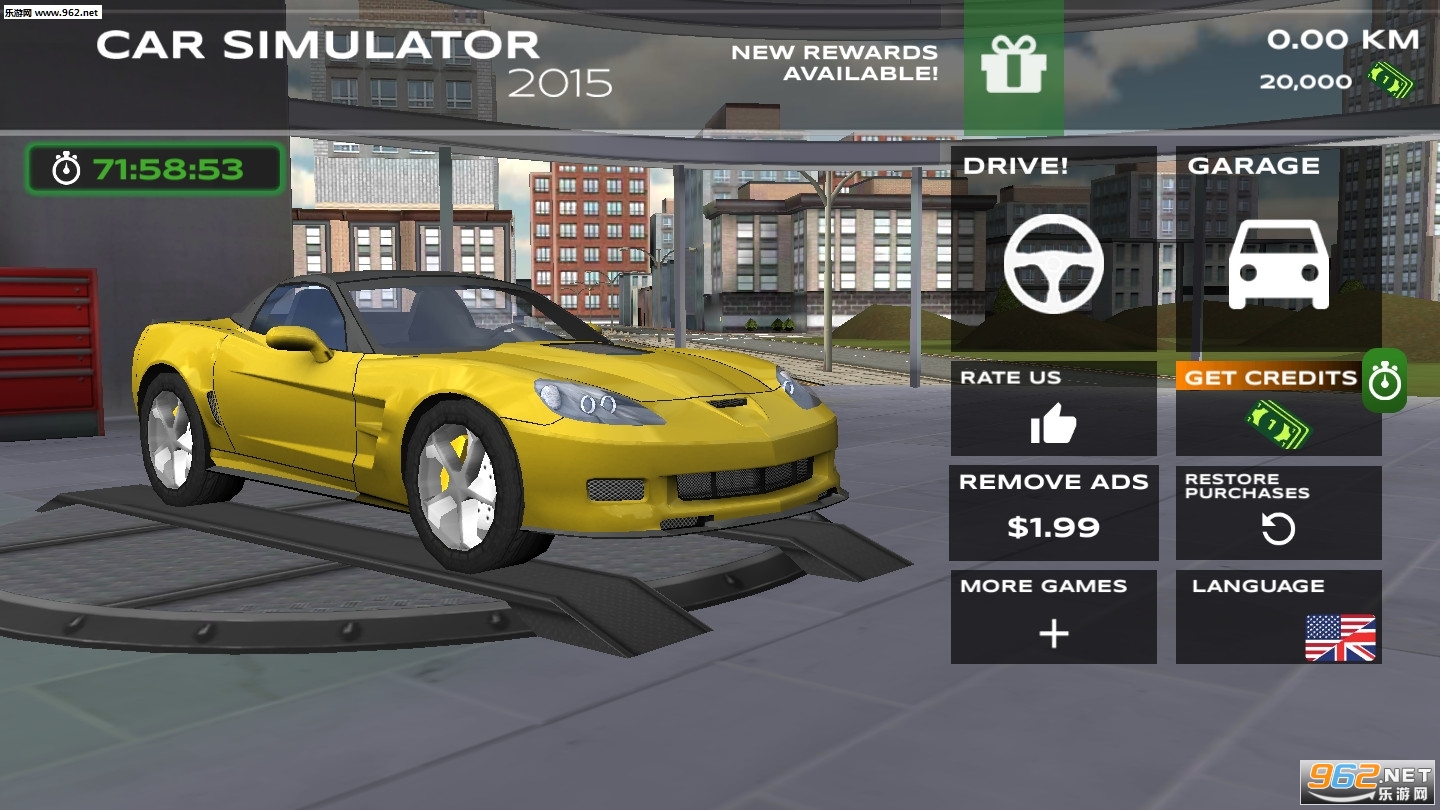Buy Remove Ads for $1.99
This screenshot has height=810, width=1440.
click(x=1053, y=512)
